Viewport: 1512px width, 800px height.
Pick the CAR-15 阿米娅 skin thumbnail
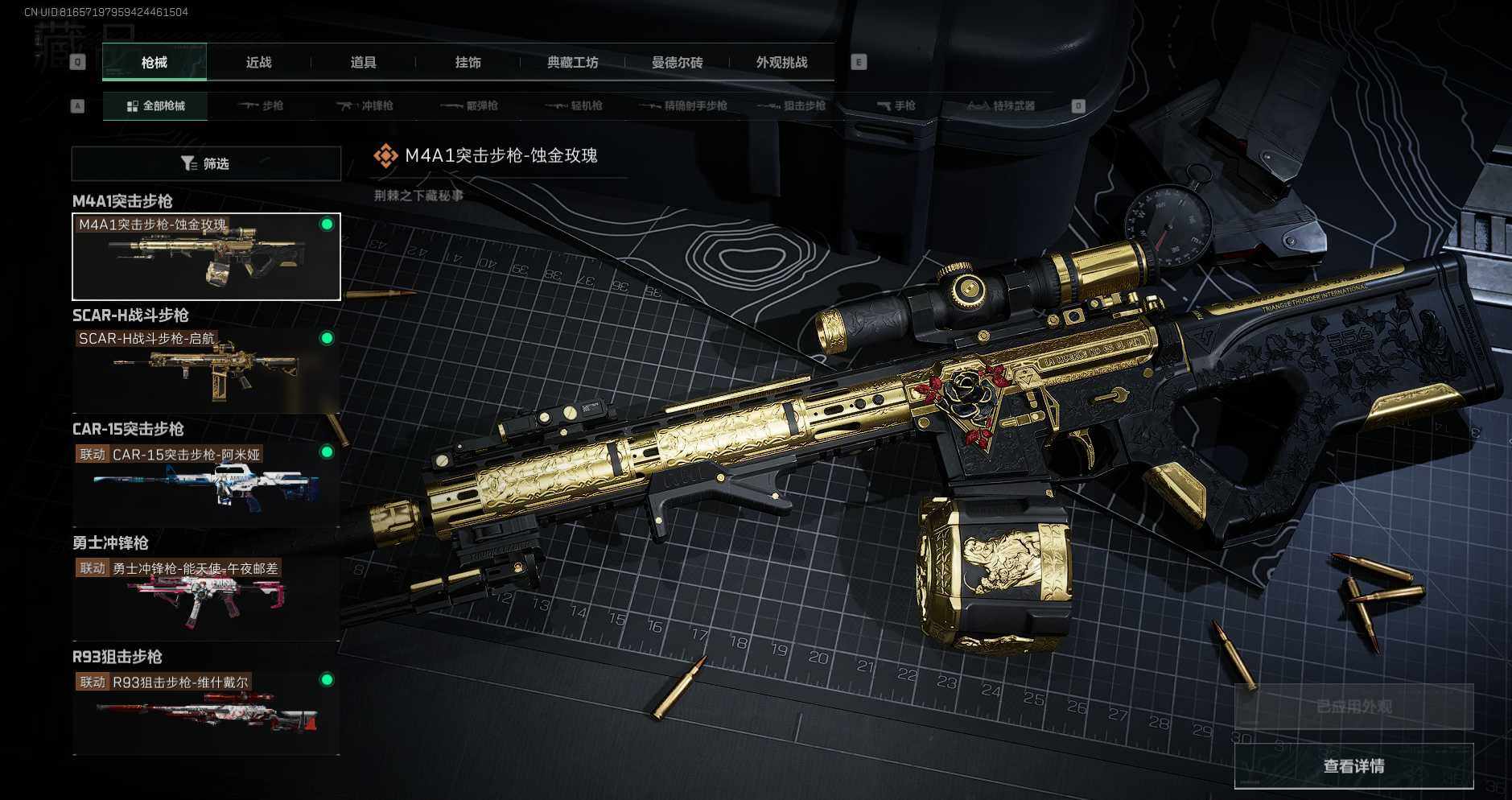click(x=206, y=485)
